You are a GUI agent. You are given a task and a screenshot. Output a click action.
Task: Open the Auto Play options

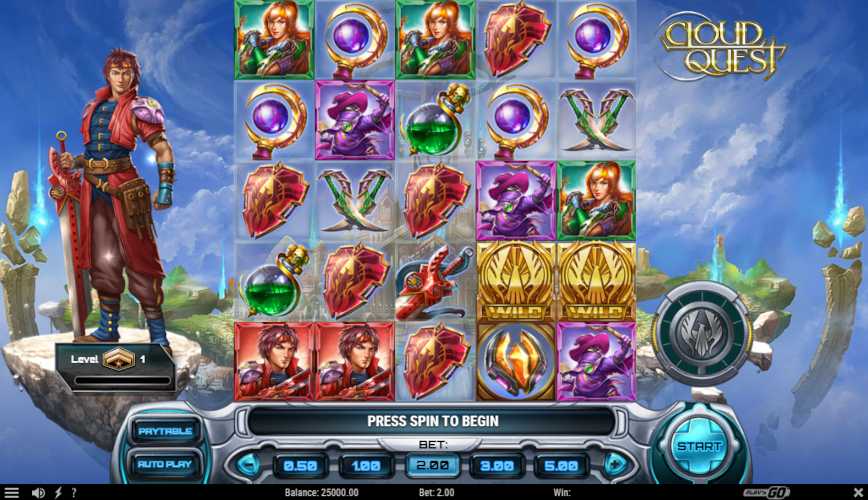[165, 464]
